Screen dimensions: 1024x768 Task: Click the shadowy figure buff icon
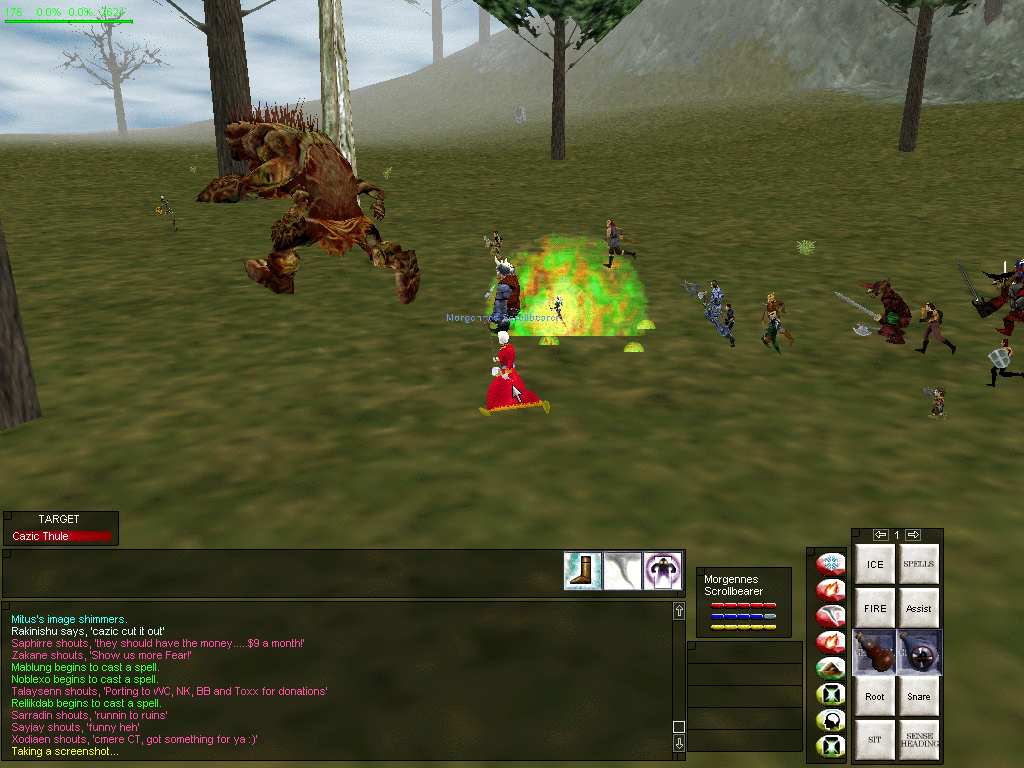coord(662,571)
